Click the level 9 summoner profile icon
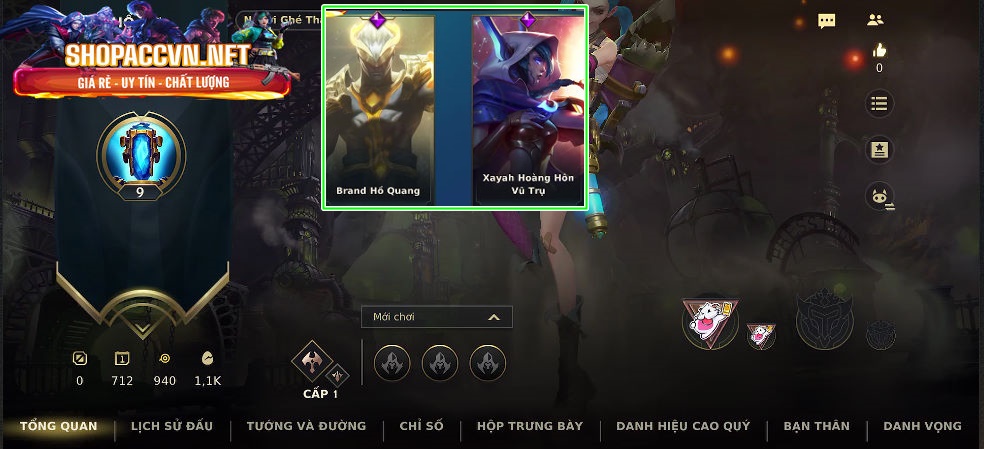Screen dimensions: 984x449 [141, 153]
